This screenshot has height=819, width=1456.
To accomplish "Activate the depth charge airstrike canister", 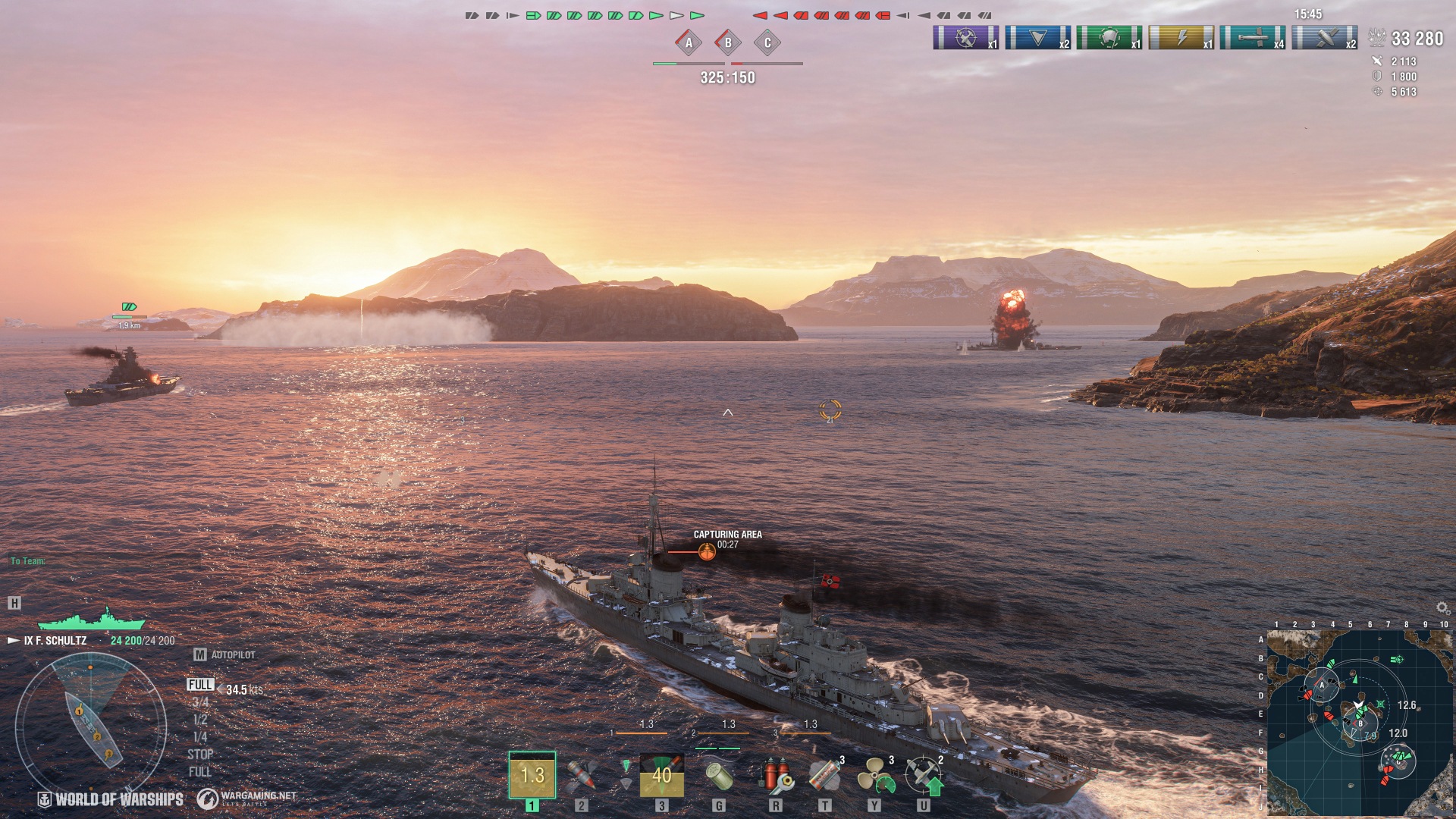I will point(719,776).
